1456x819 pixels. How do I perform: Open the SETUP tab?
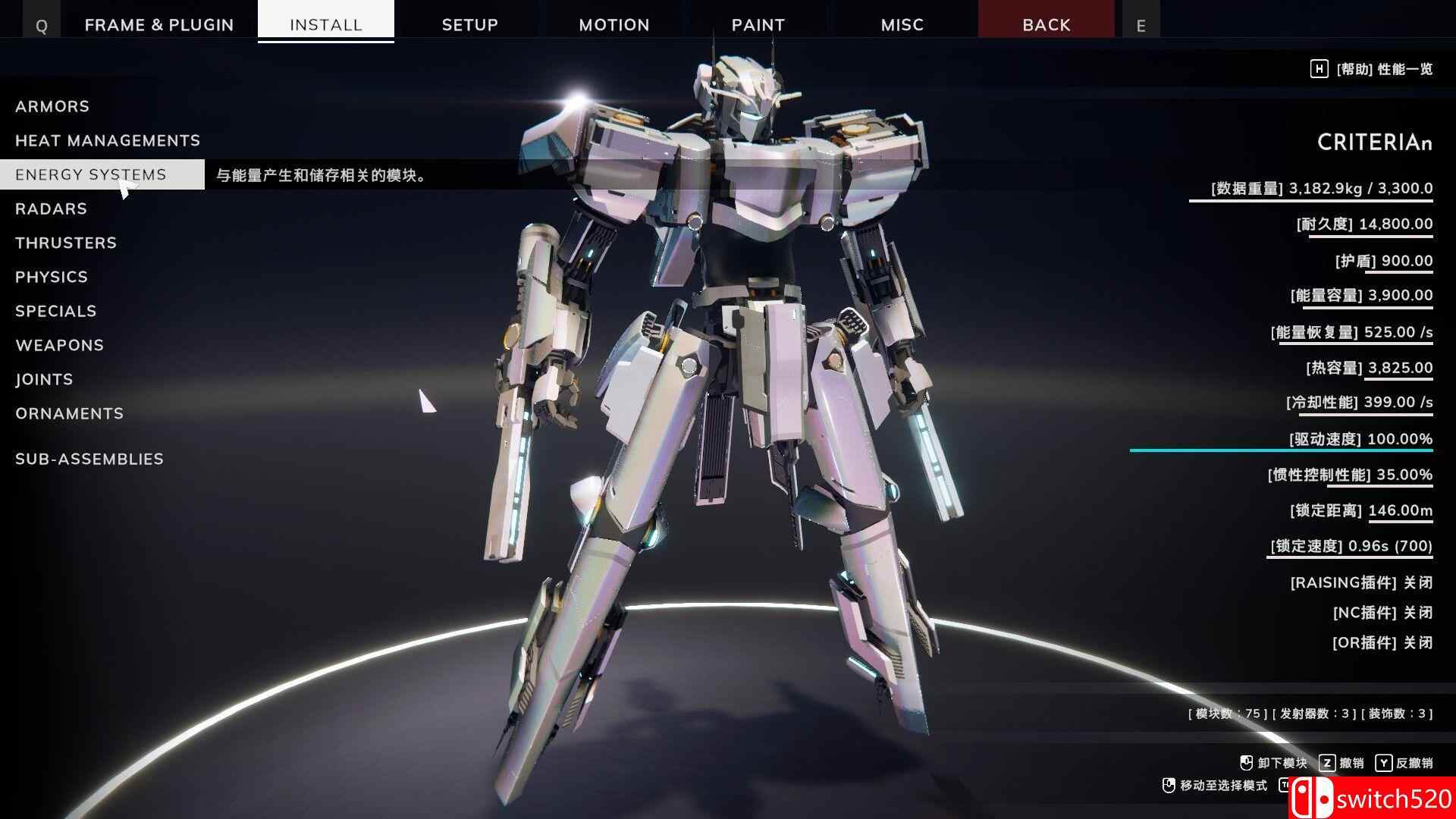click(x=470, y=25)
